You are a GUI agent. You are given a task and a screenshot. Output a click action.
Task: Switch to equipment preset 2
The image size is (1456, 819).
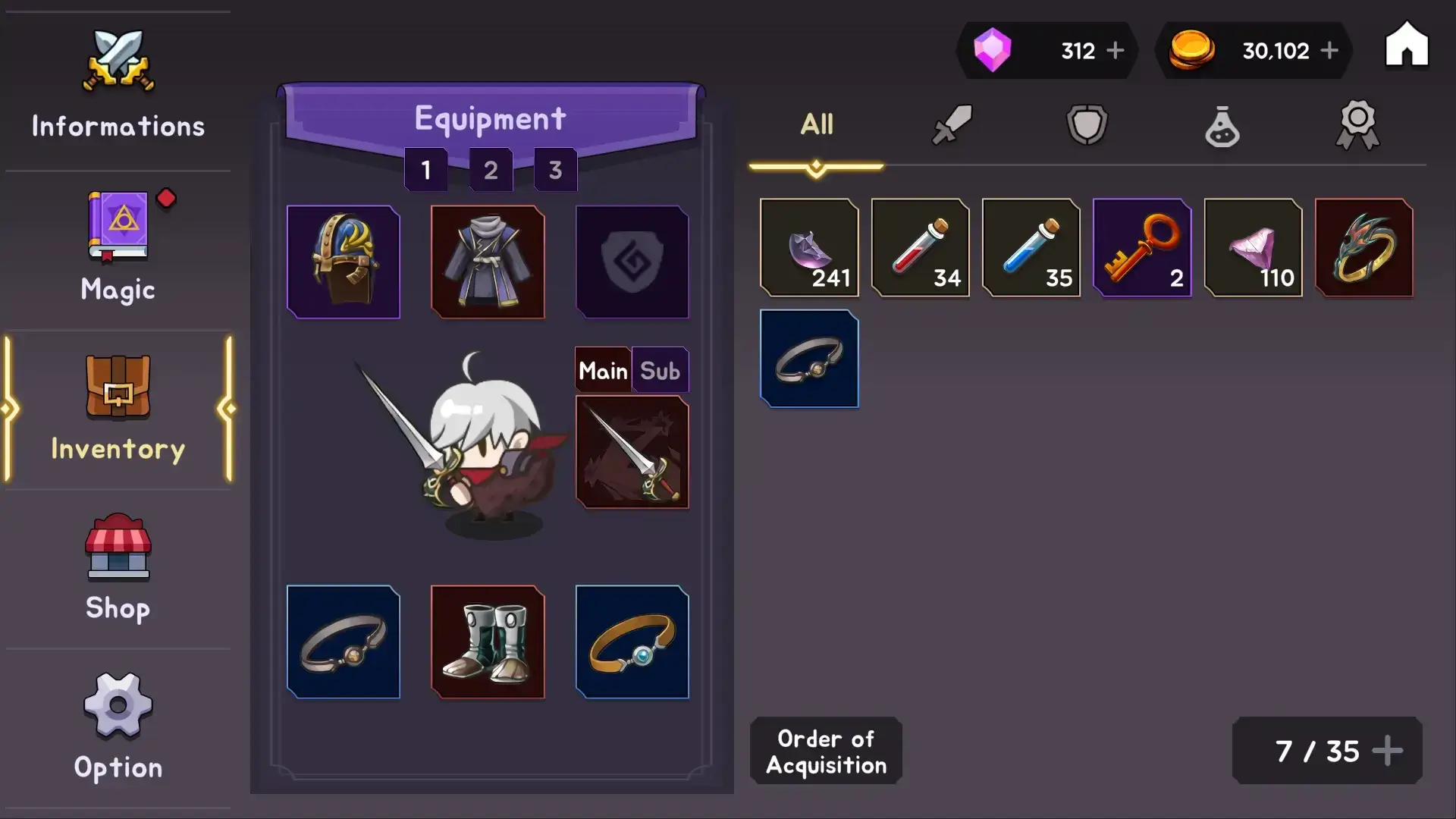(491, 170)
